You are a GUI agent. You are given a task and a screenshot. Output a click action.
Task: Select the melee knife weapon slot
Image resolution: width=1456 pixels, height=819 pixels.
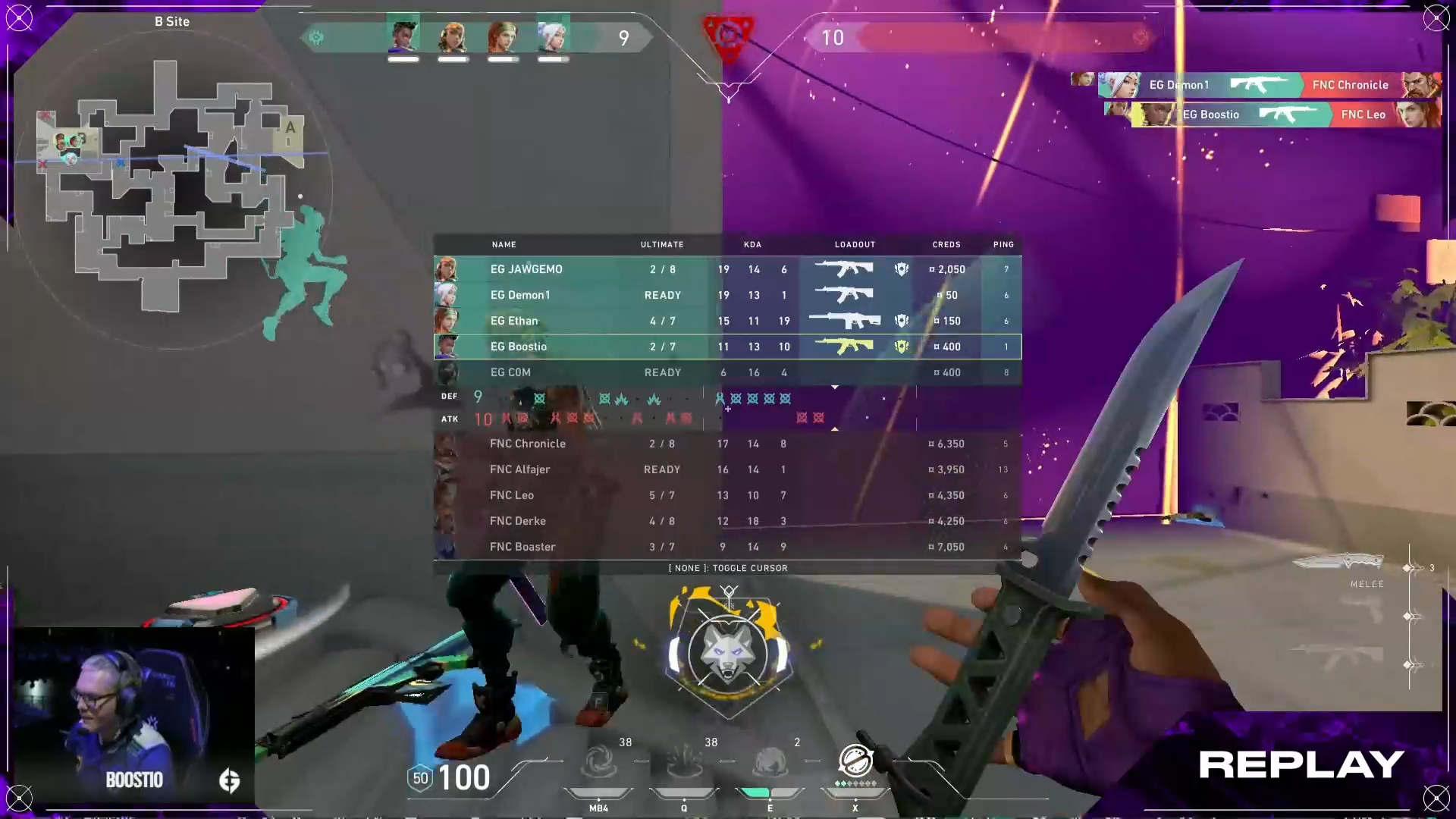(x=1338, y=563)
